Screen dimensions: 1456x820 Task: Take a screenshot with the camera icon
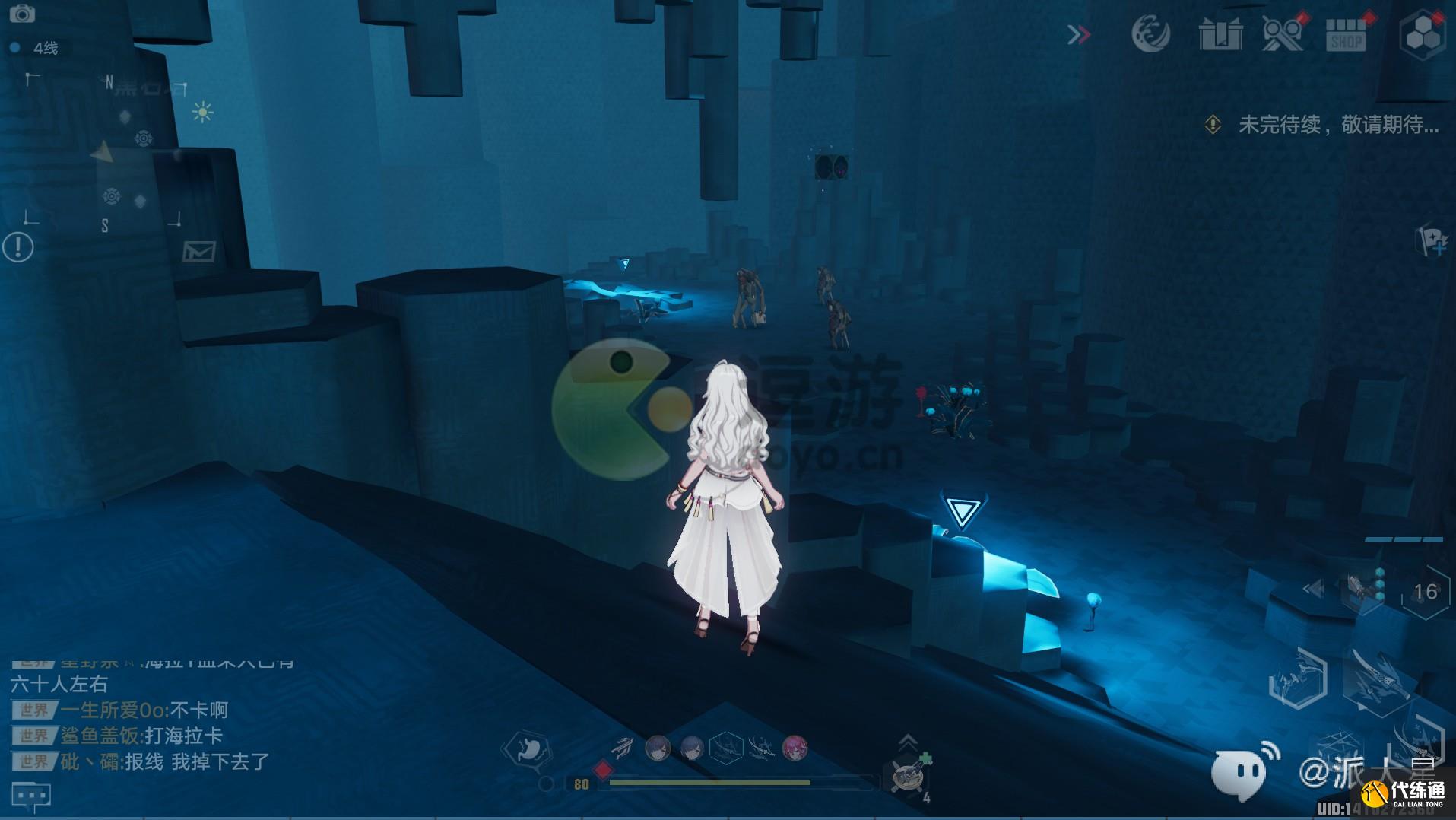point(22,14)
